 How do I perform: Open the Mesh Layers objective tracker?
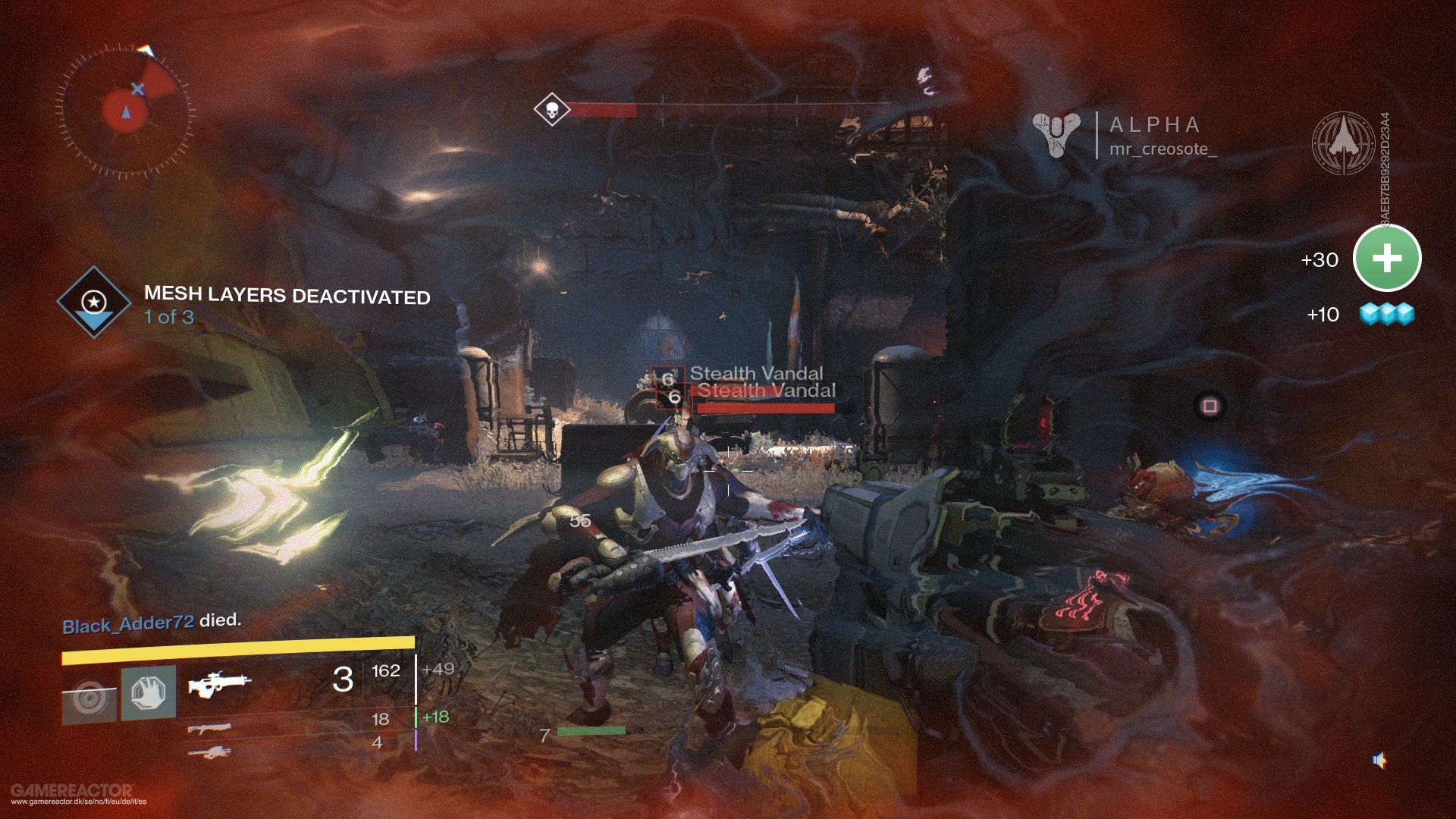pyautogui.click(x=94, y=302)
